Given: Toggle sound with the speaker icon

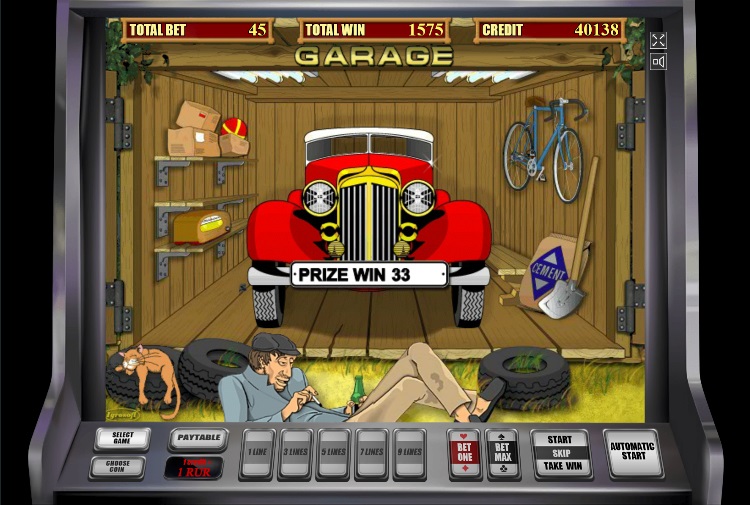Looking at the screenshot, I should click(658, 62).
